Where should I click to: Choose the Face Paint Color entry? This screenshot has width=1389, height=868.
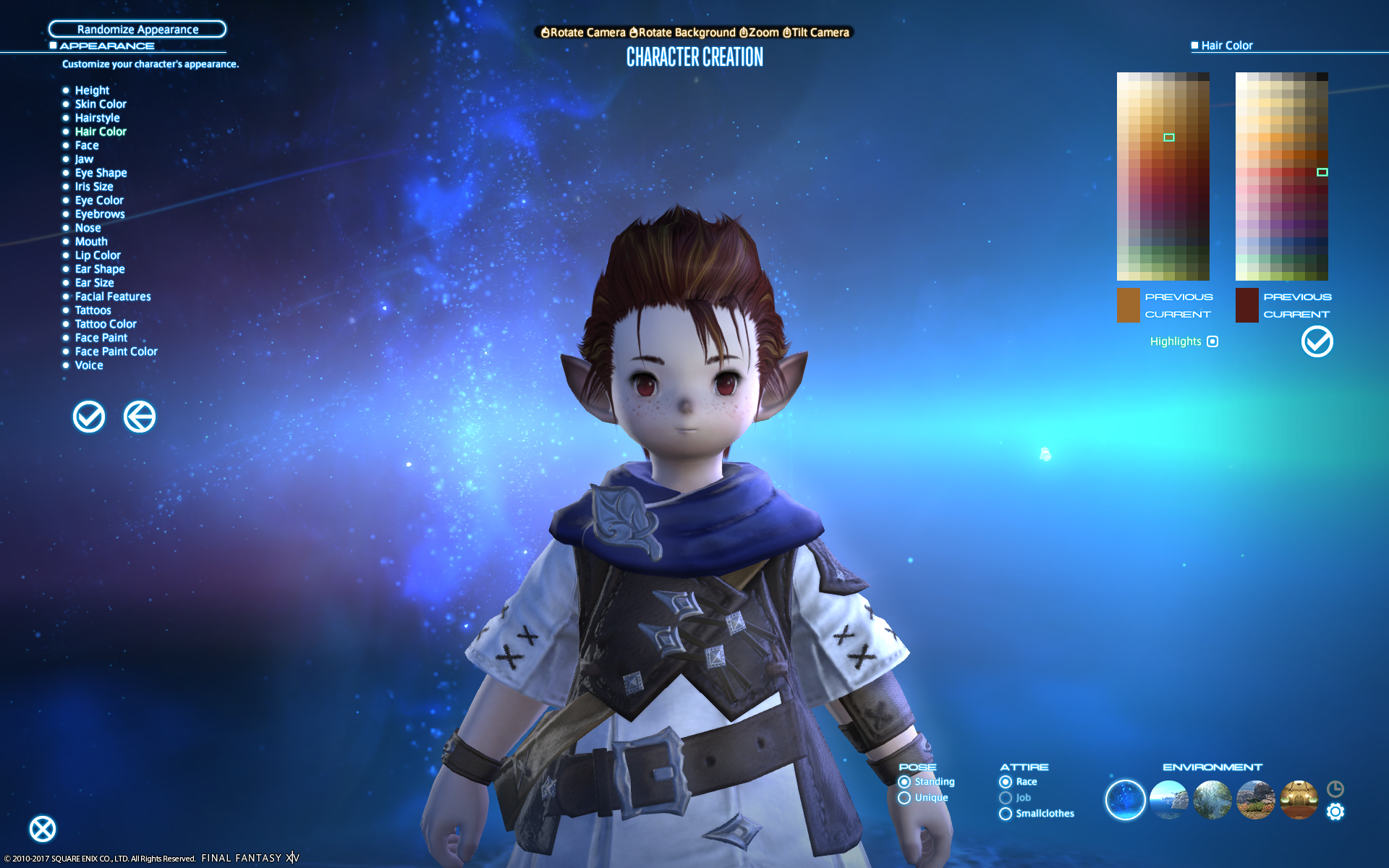(x=116, y=352)
